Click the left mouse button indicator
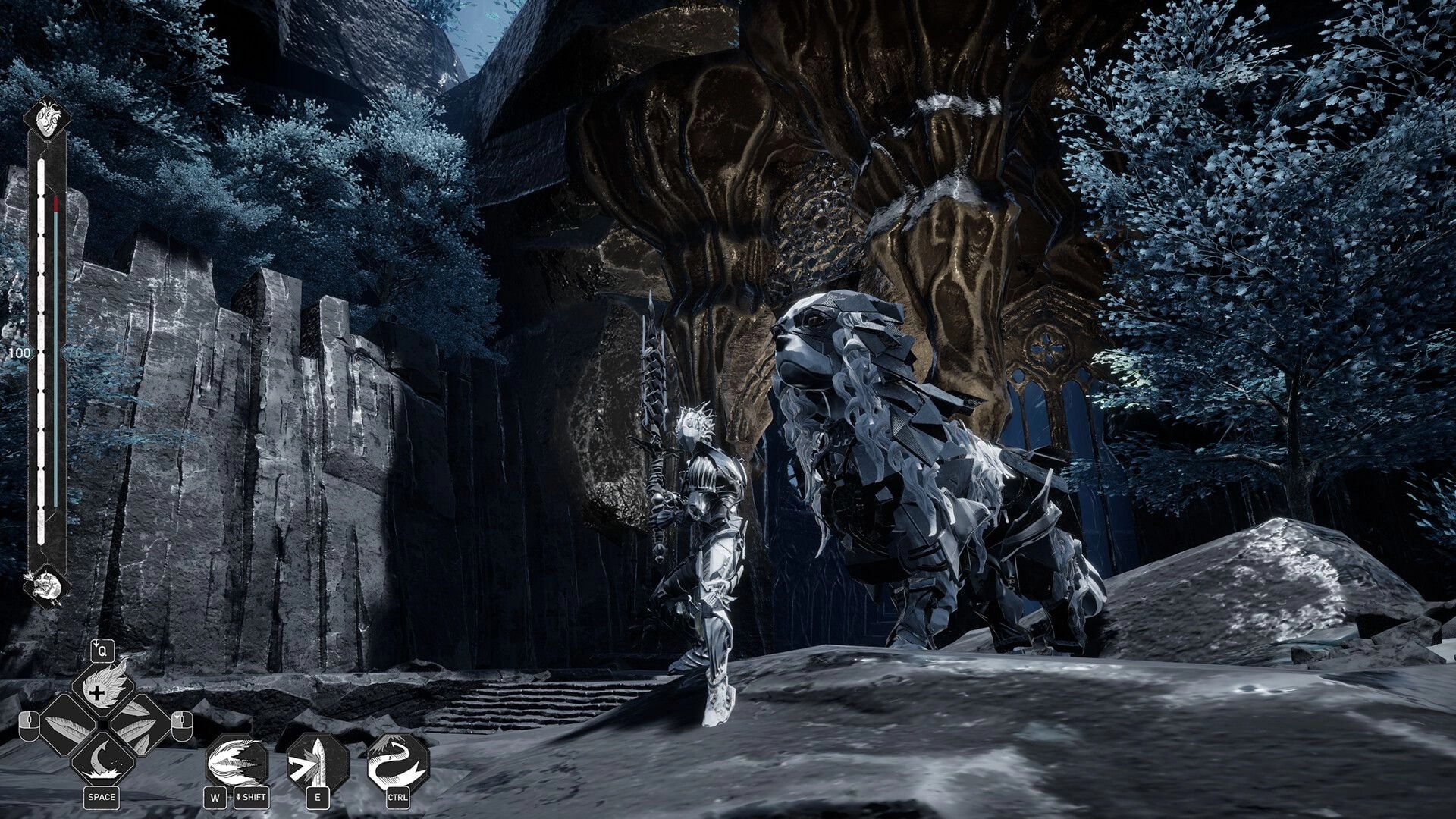The image size is (1456, 819). (x=28, y=727)
